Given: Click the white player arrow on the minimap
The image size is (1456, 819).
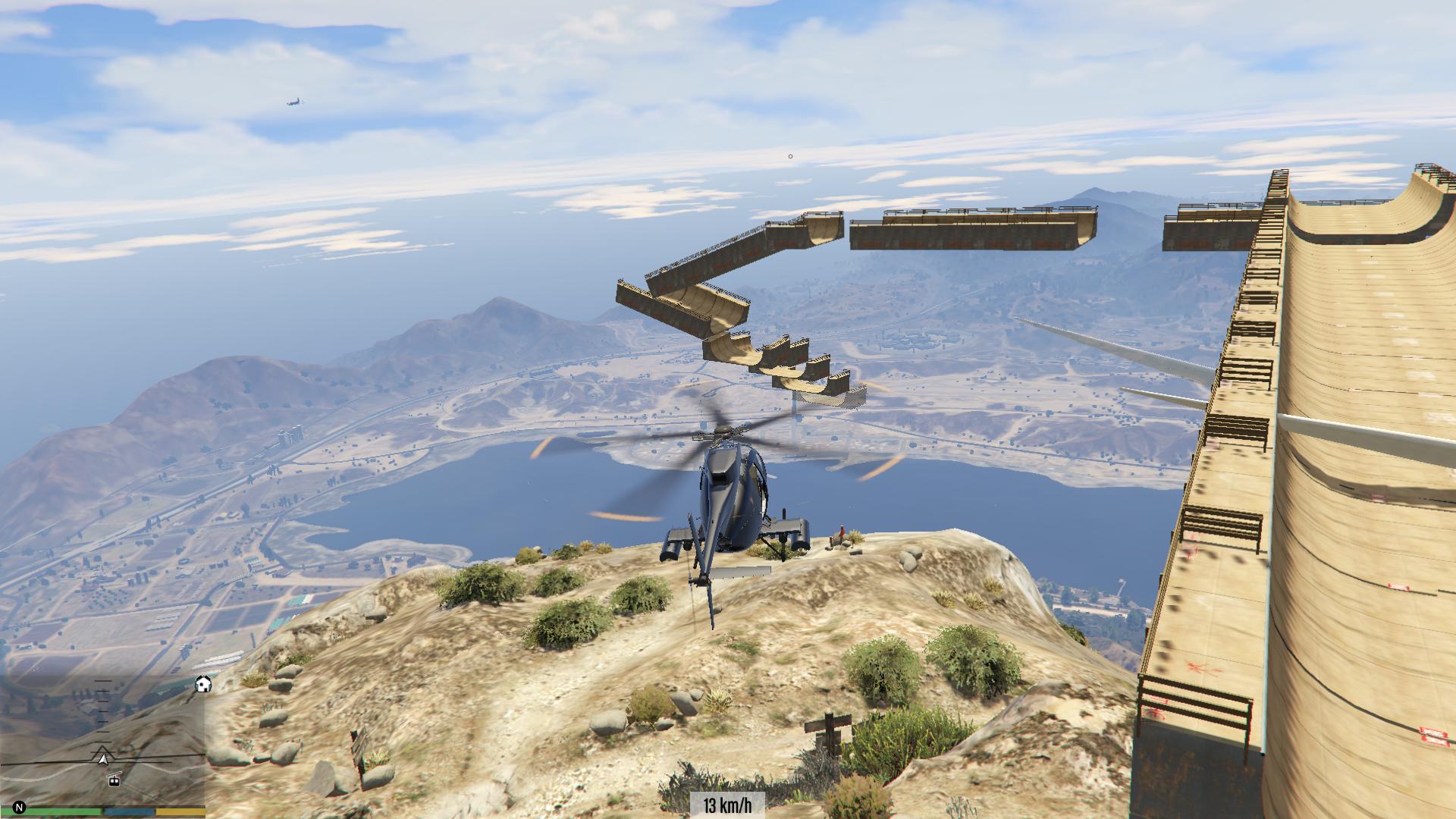Looking at the screenshot, I should (103, 755).
